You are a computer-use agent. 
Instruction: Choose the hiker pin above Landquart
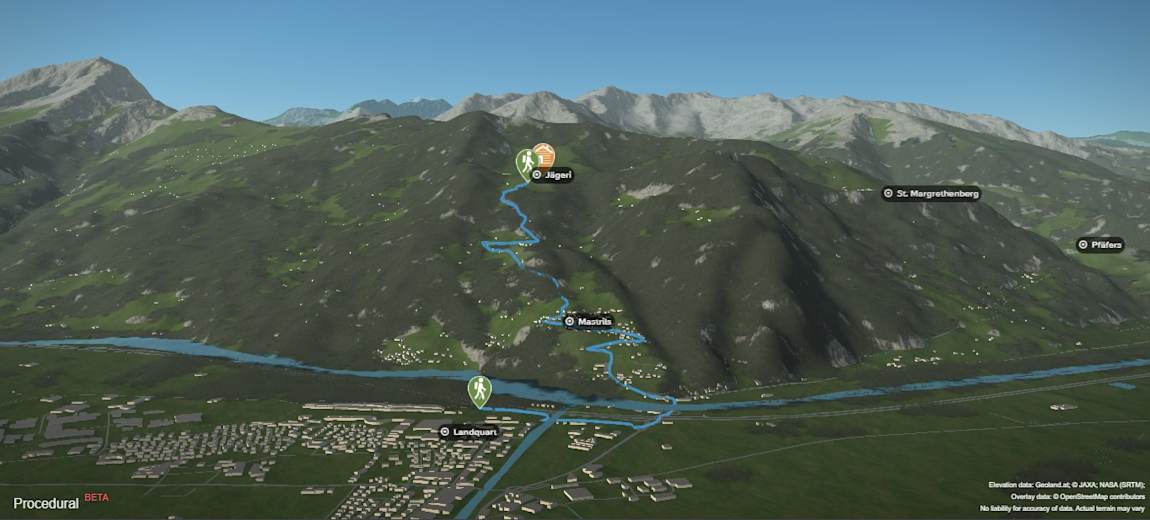click(480, 389)
